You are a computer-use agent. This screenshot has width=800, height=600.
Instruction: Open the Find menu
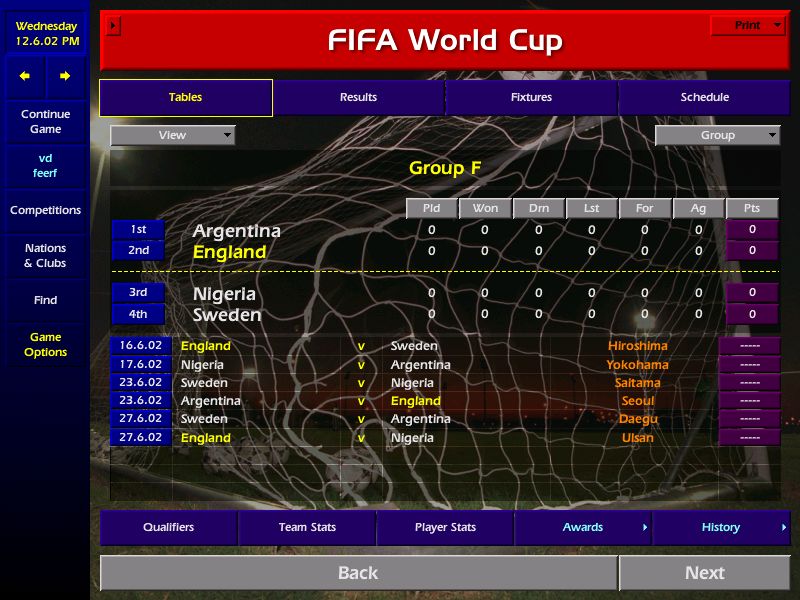click(45, 300)
